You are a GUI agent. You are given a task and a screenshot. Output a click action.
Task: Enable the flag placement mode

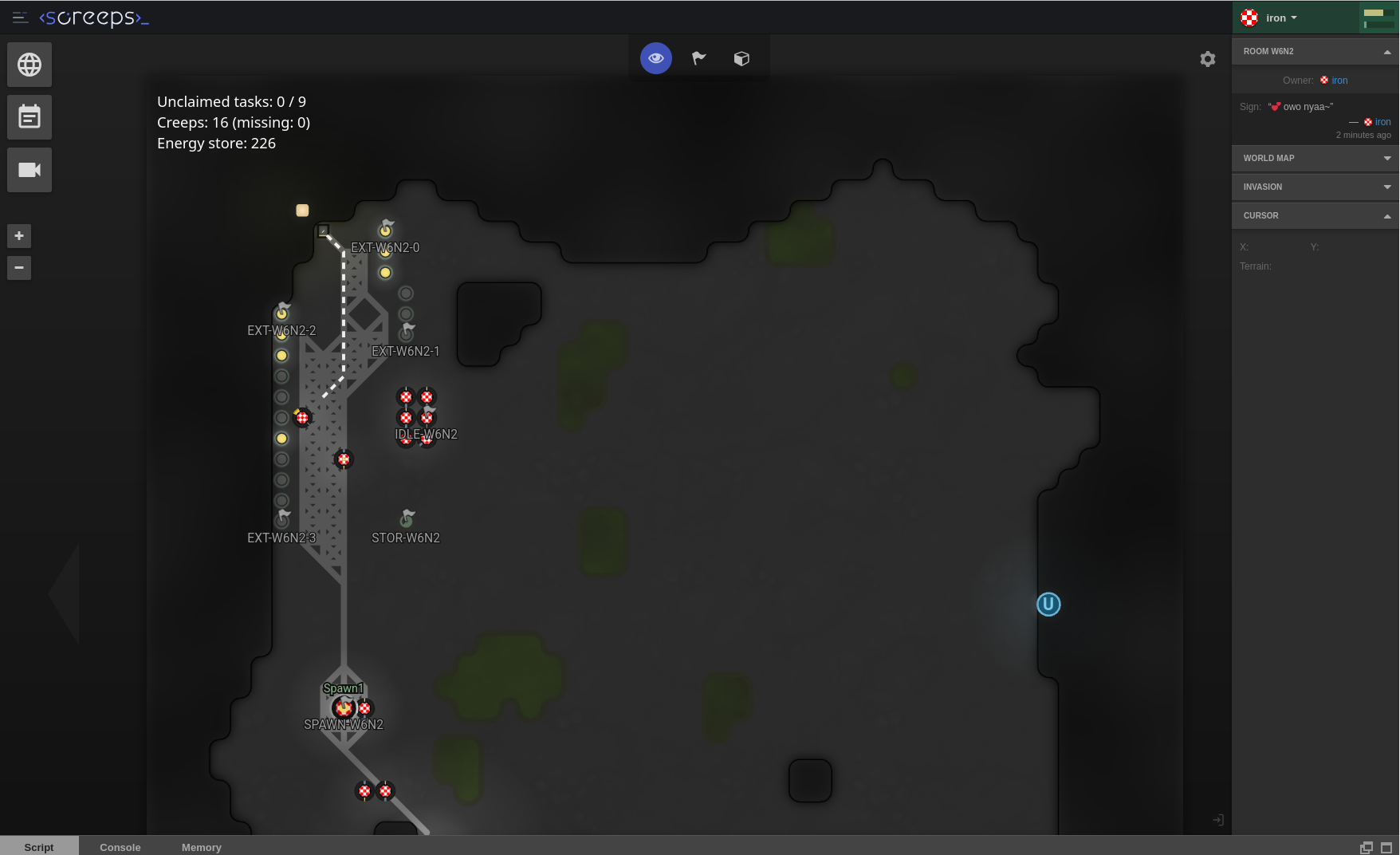698,57
